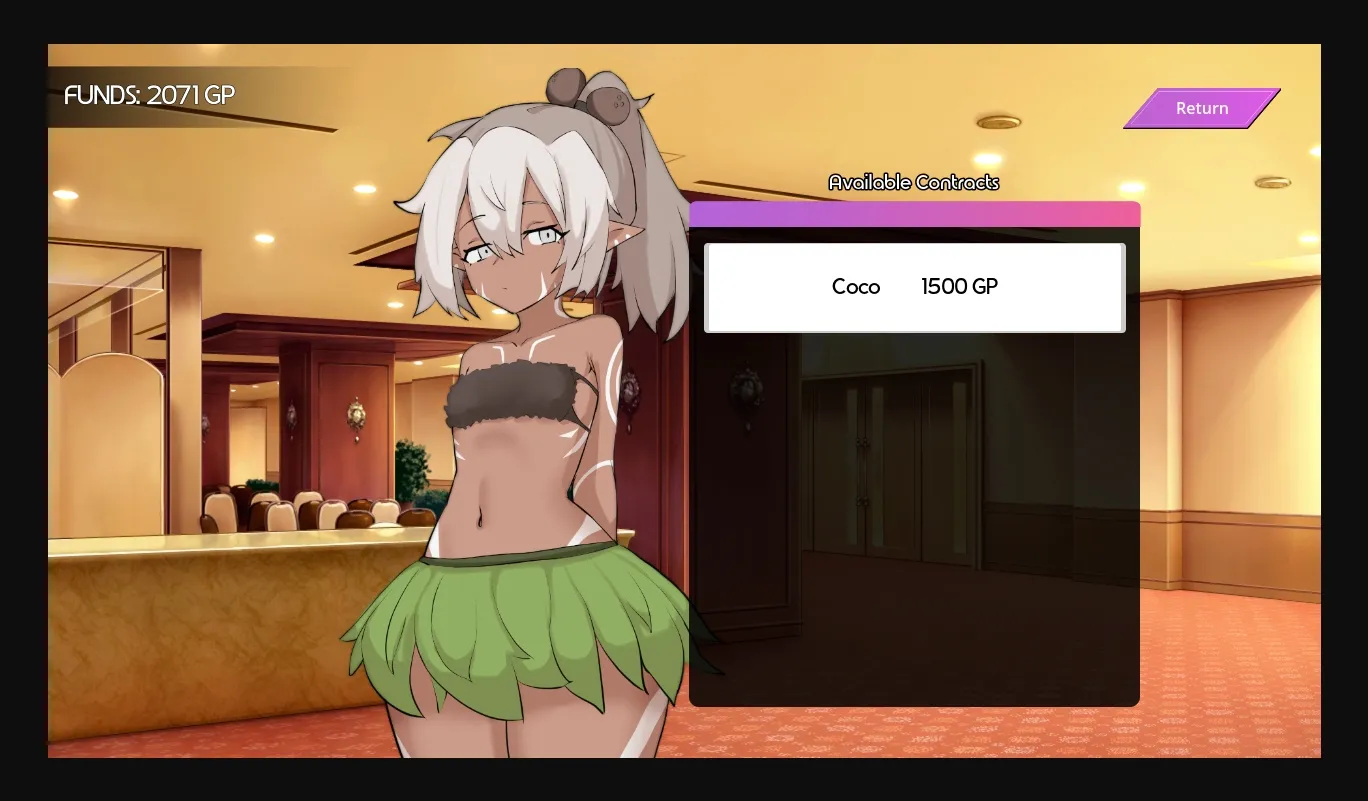Click the pink gradient panel header bar

(915, 212)
